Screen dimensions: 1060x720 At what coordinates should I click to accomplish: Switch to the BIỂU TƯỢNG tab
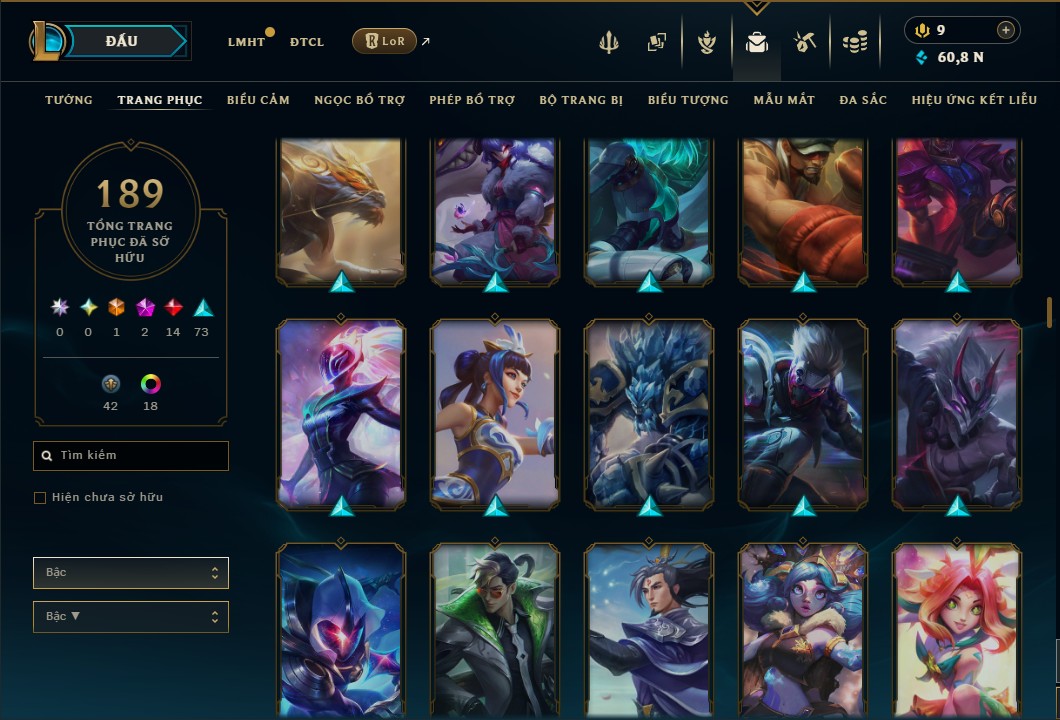(688, 100)
